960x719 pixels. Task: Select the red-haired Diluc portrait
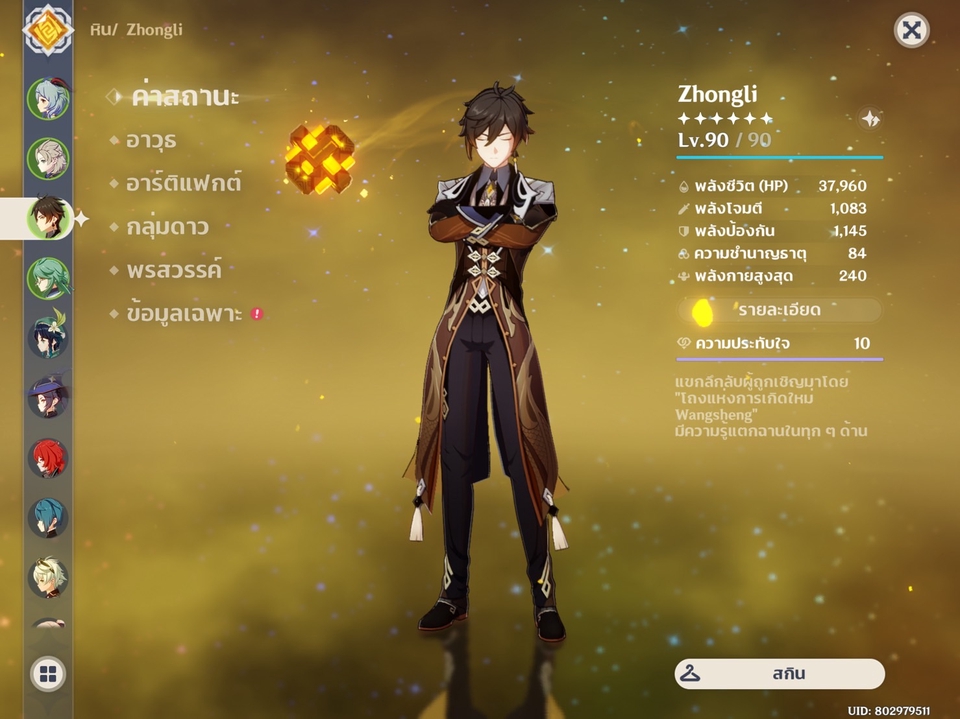point(48,457)
